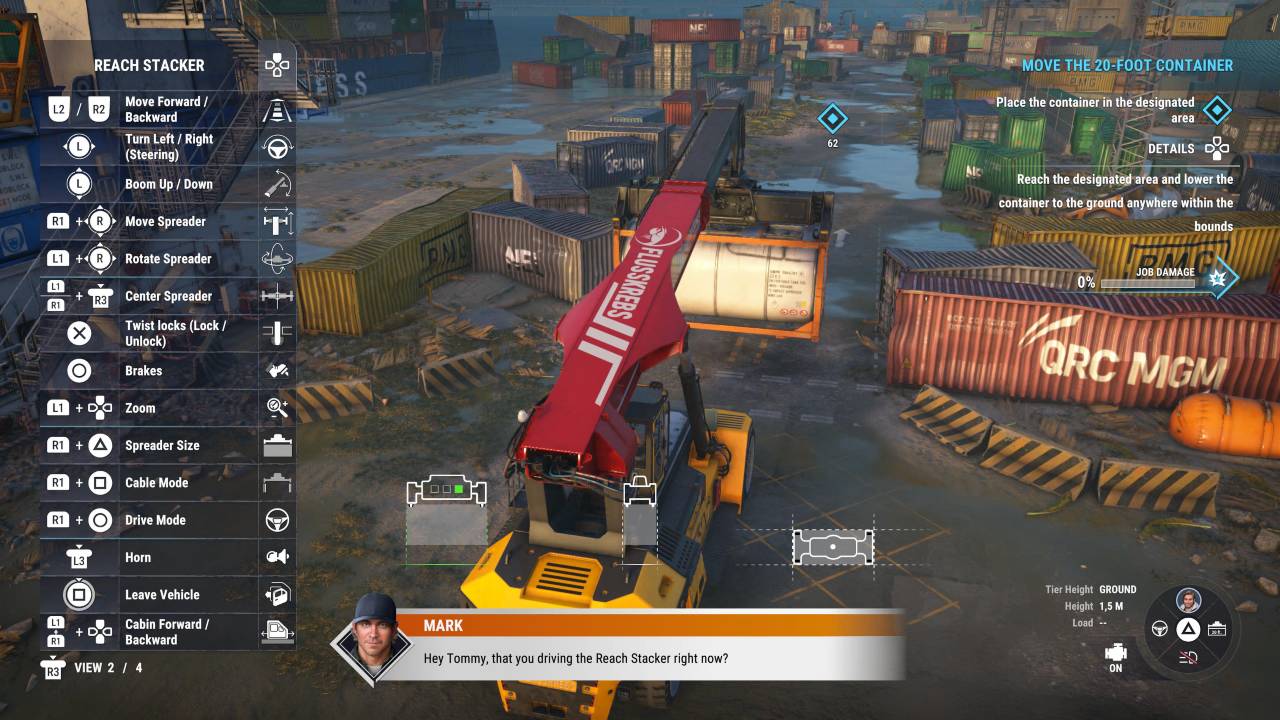Click the Boom Up / Down icon
The image size is (1280, 720).
277,184
